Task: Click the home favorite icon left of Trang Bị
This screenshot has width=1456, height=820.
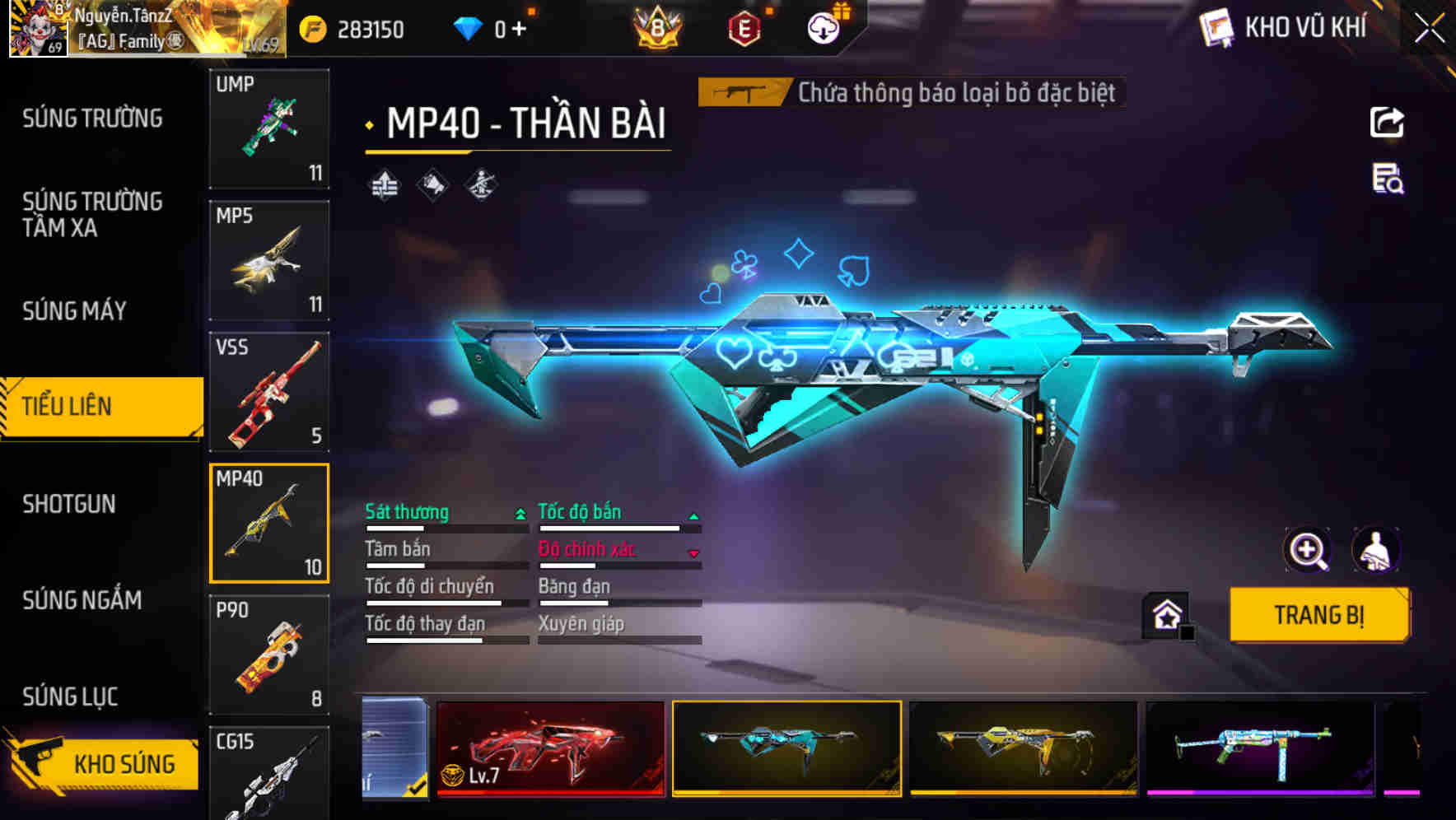Action: (1166, 613)
